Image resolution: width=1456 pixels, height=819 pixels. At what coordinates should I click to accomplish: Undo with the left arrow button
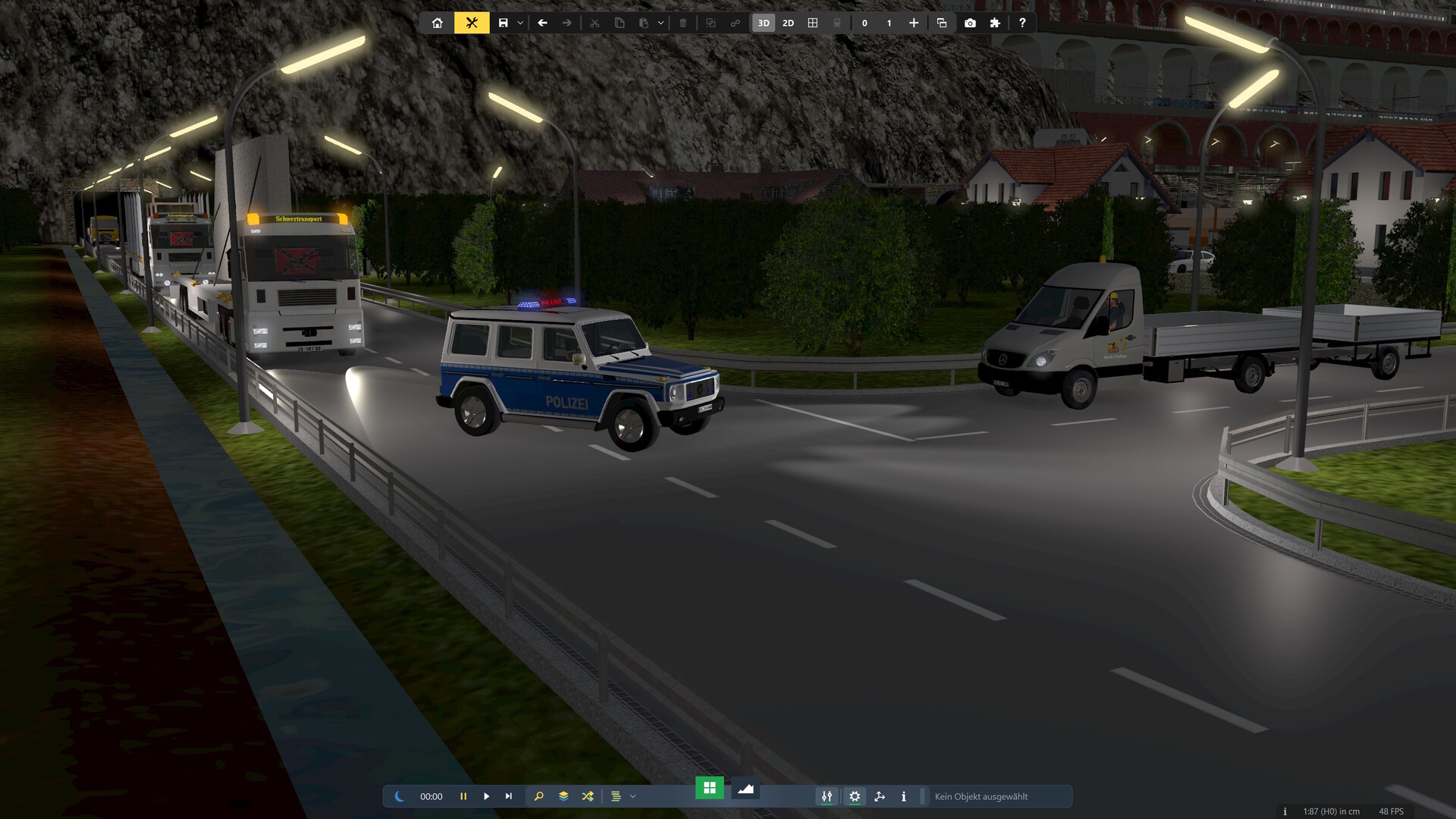[542, 23]
